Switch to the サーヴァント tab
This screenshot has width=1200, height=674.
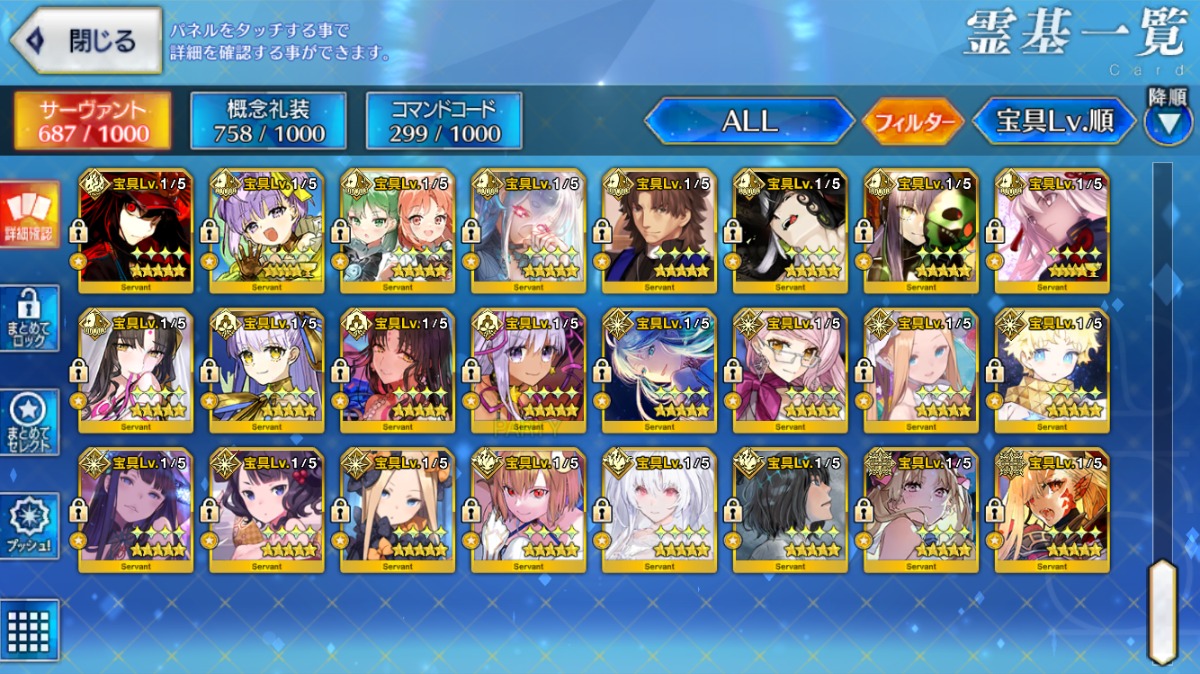point(92,121)
